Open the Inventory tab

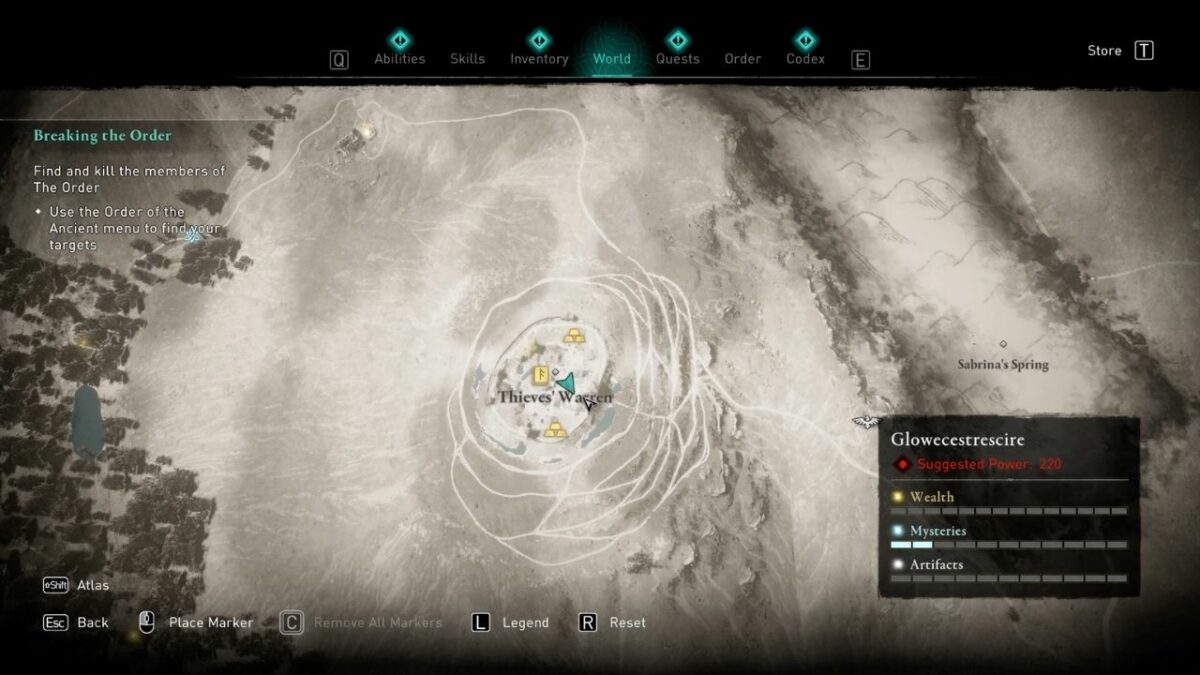pos(539,58)
